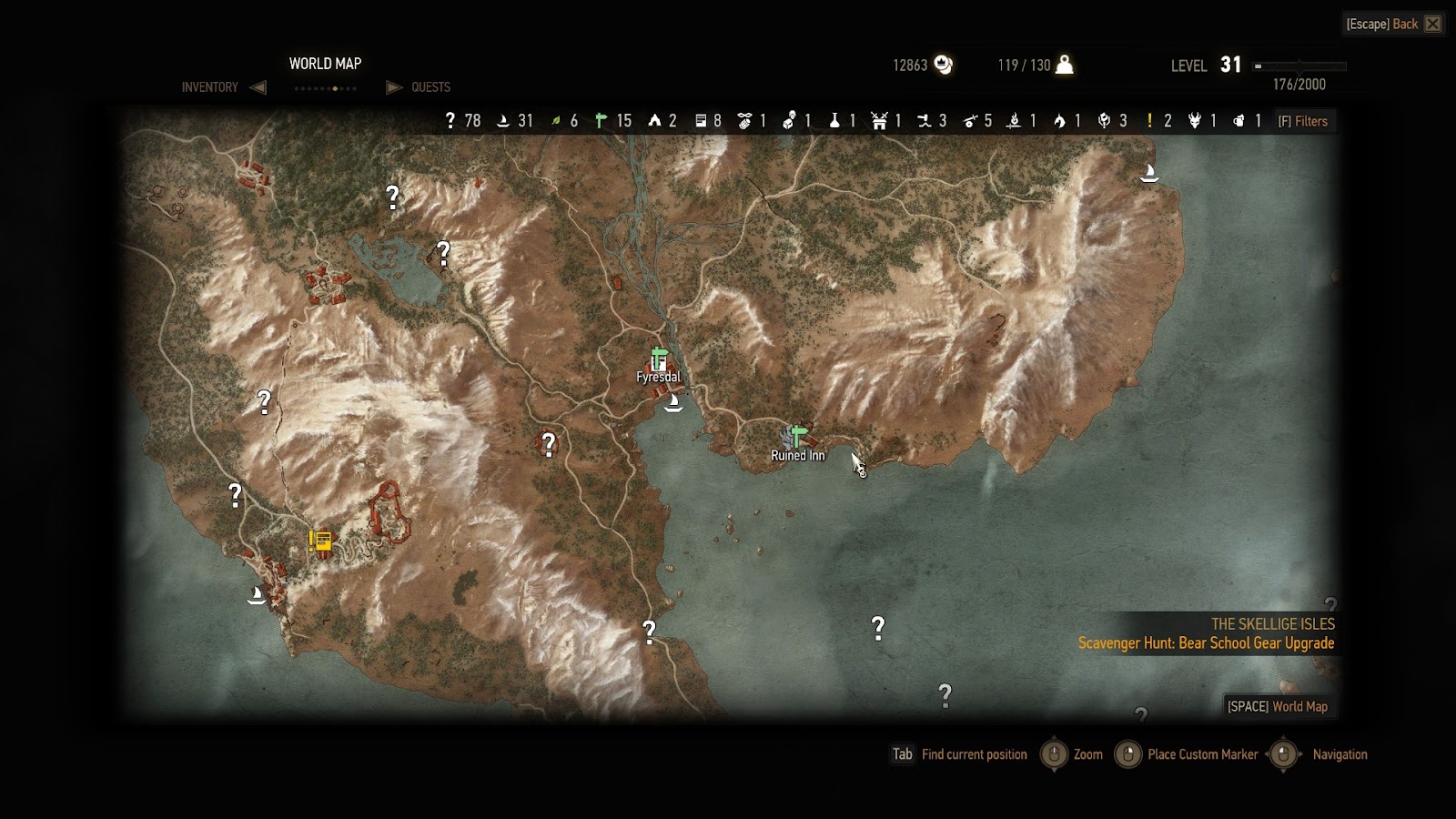The height and width of the screenshot is (819, 1456).
Task: Select the Fyresdal signpost marker
Action: (659, 359)
